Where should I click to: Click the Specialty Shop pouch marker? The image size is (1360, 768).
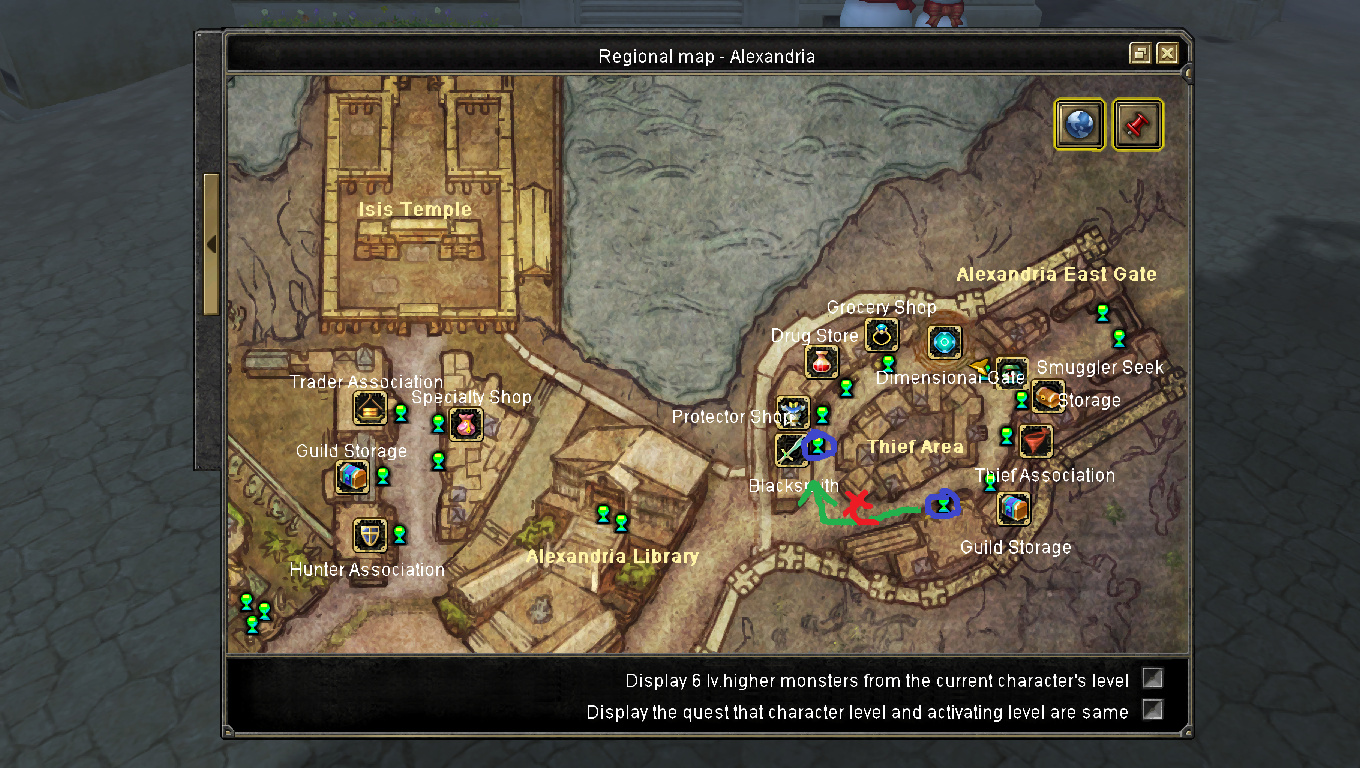point(466,424)
